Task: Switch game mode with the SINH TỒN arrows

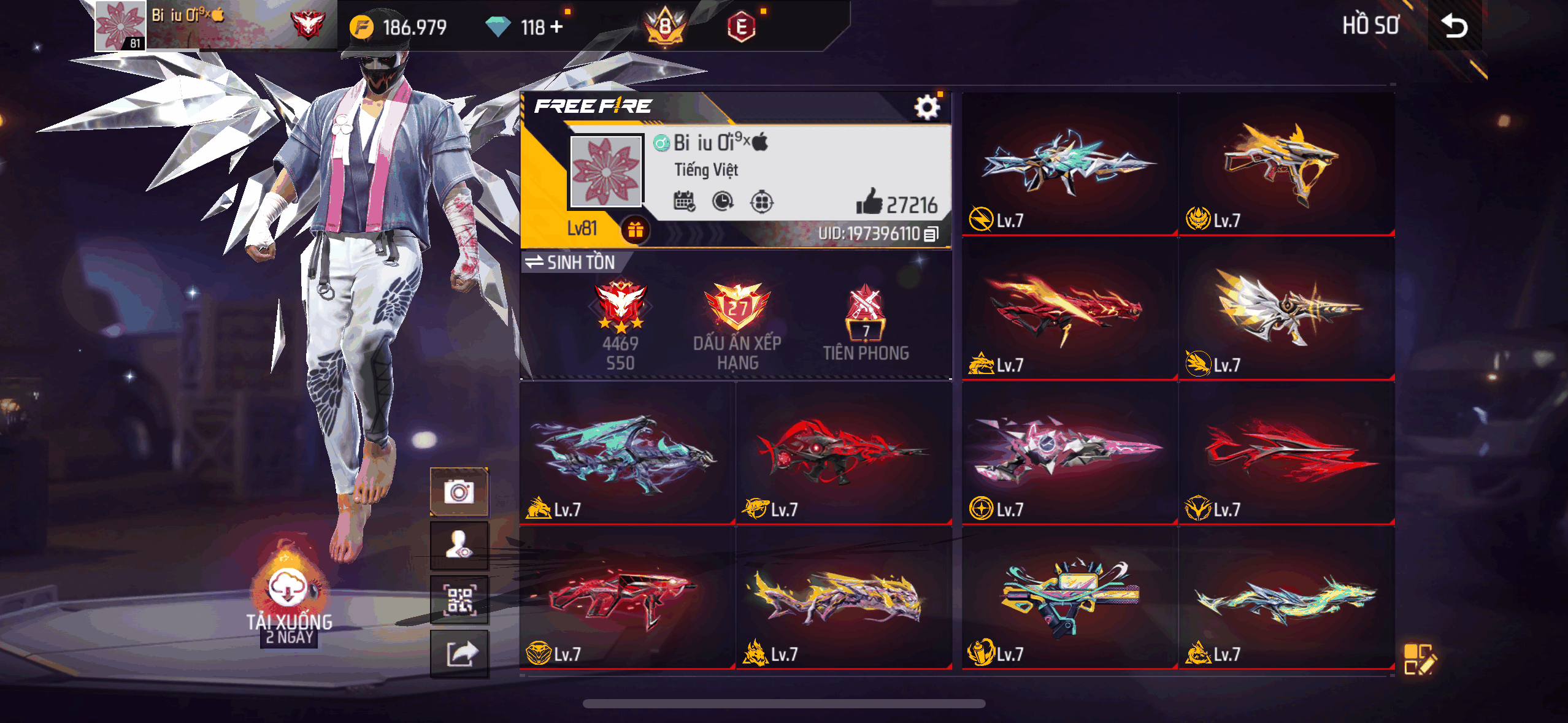Action: [534, 262]
